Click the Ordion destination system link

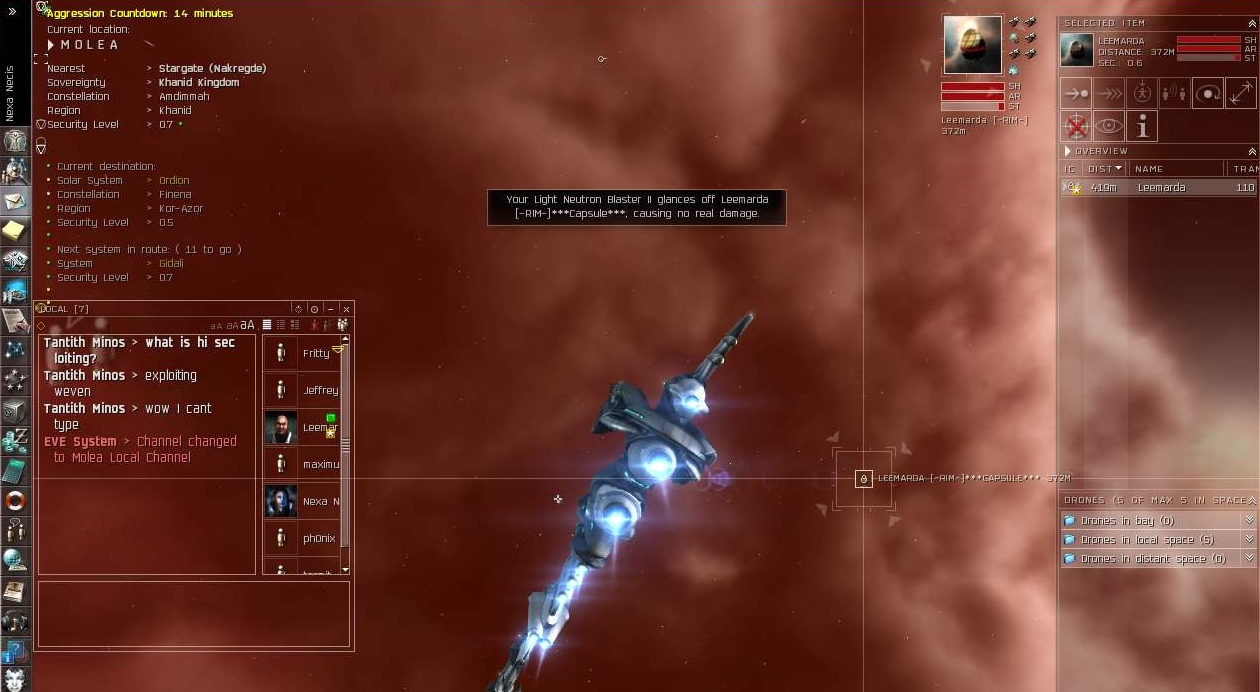click(x=174, y=181)
